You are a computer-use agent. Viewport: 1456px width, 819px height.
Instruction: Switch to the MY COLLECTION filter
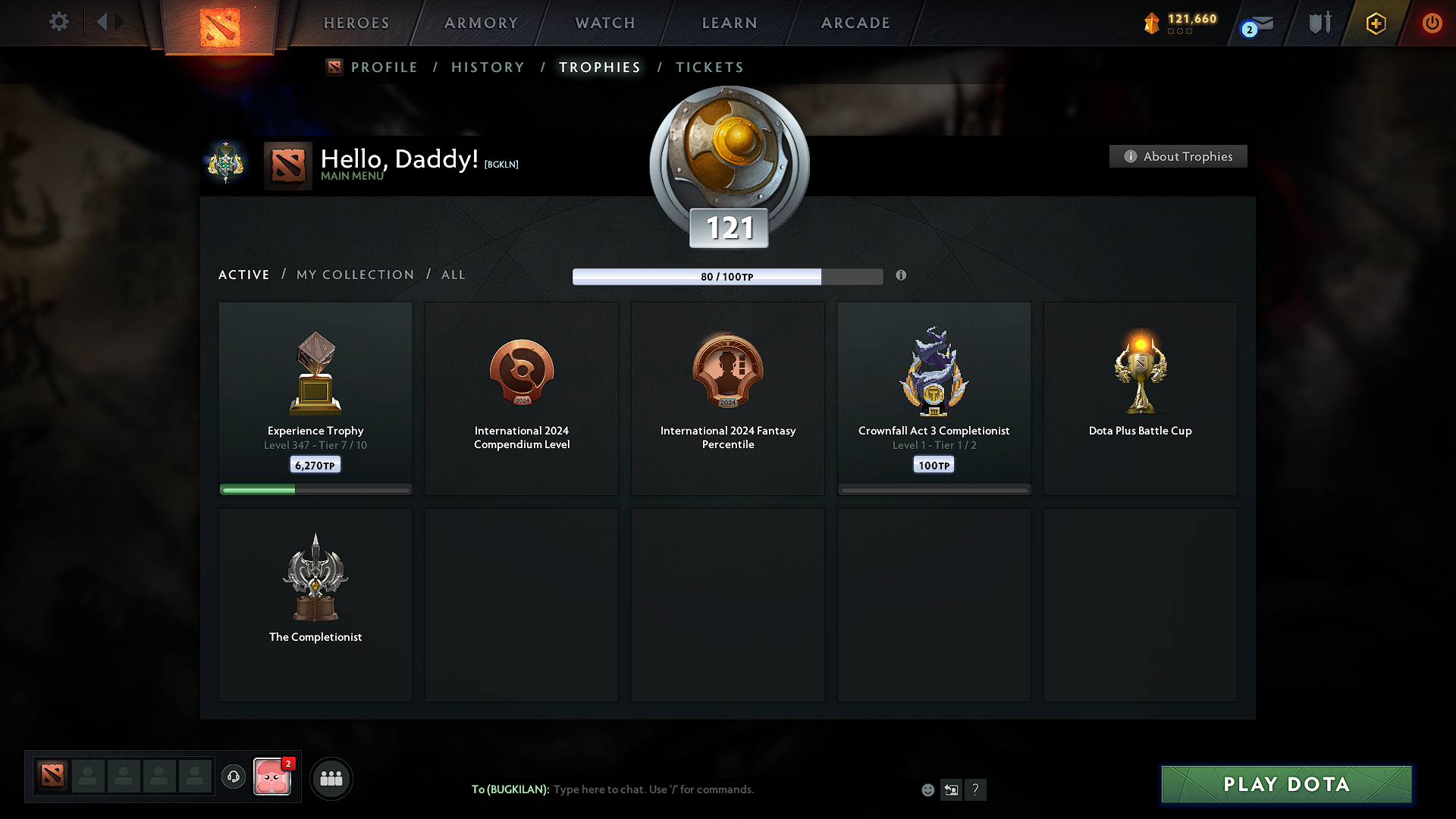click(354, 275)
